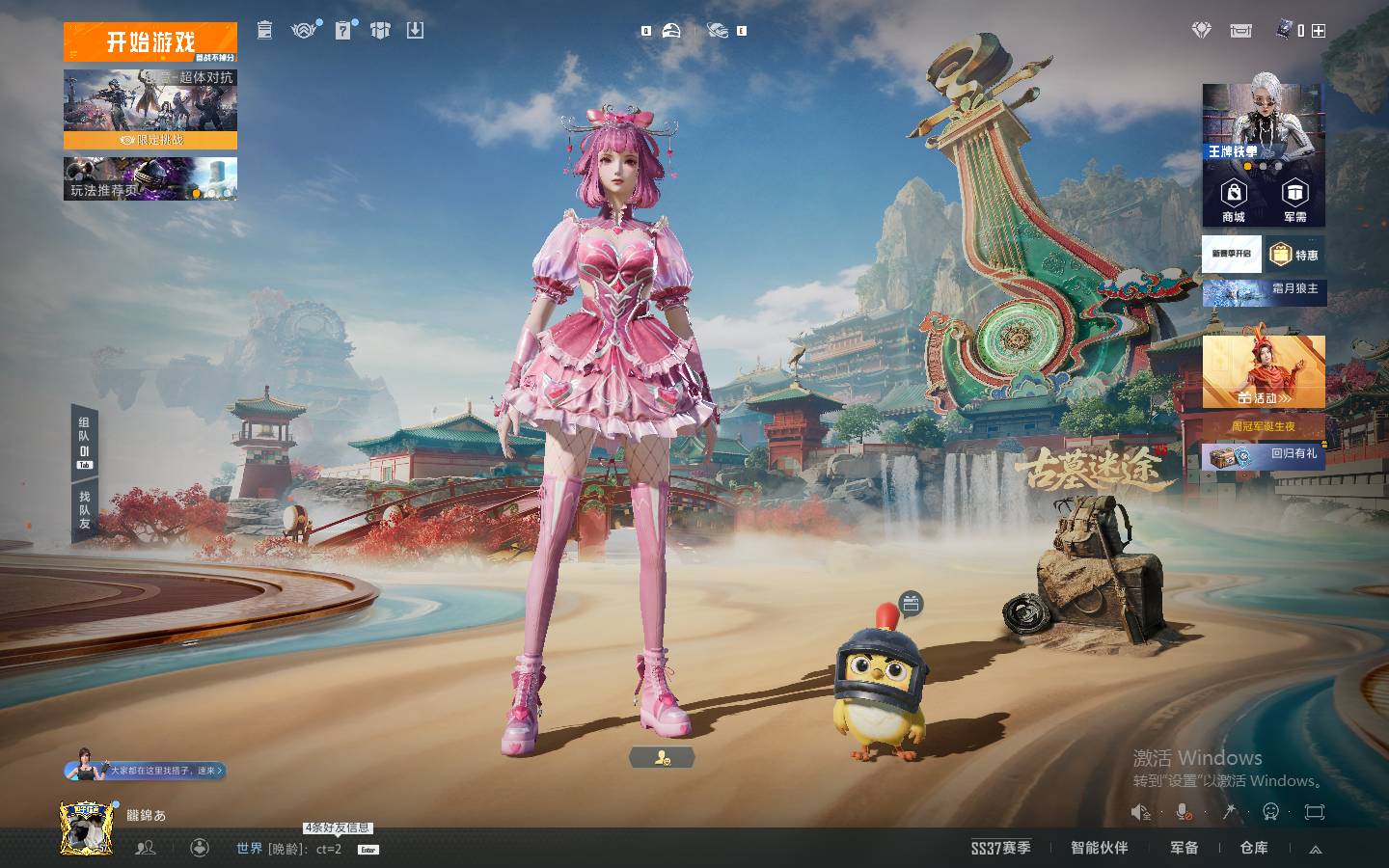This screenshot has width=1389, height=868.
Task: Open the 世界 world chat box
Action: (289, 849)
